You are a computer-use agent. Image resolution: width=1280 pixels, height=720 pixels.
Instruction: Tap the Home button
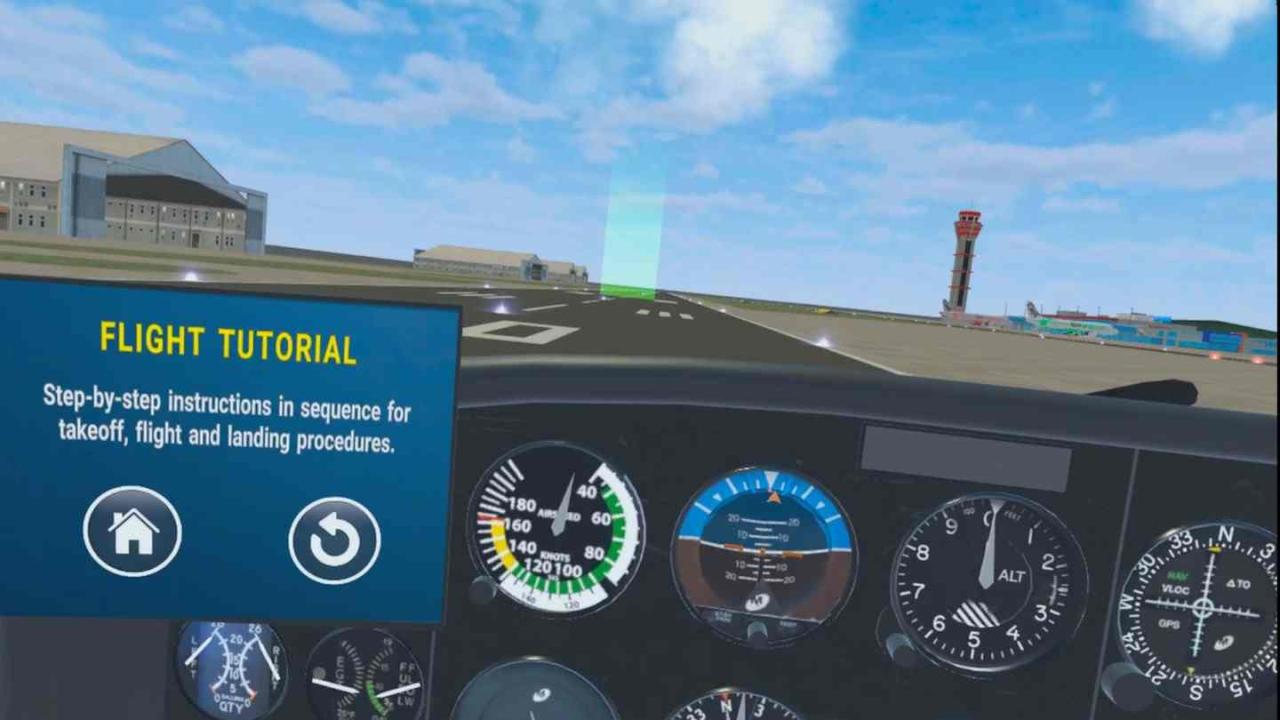[x=132, y=532]
